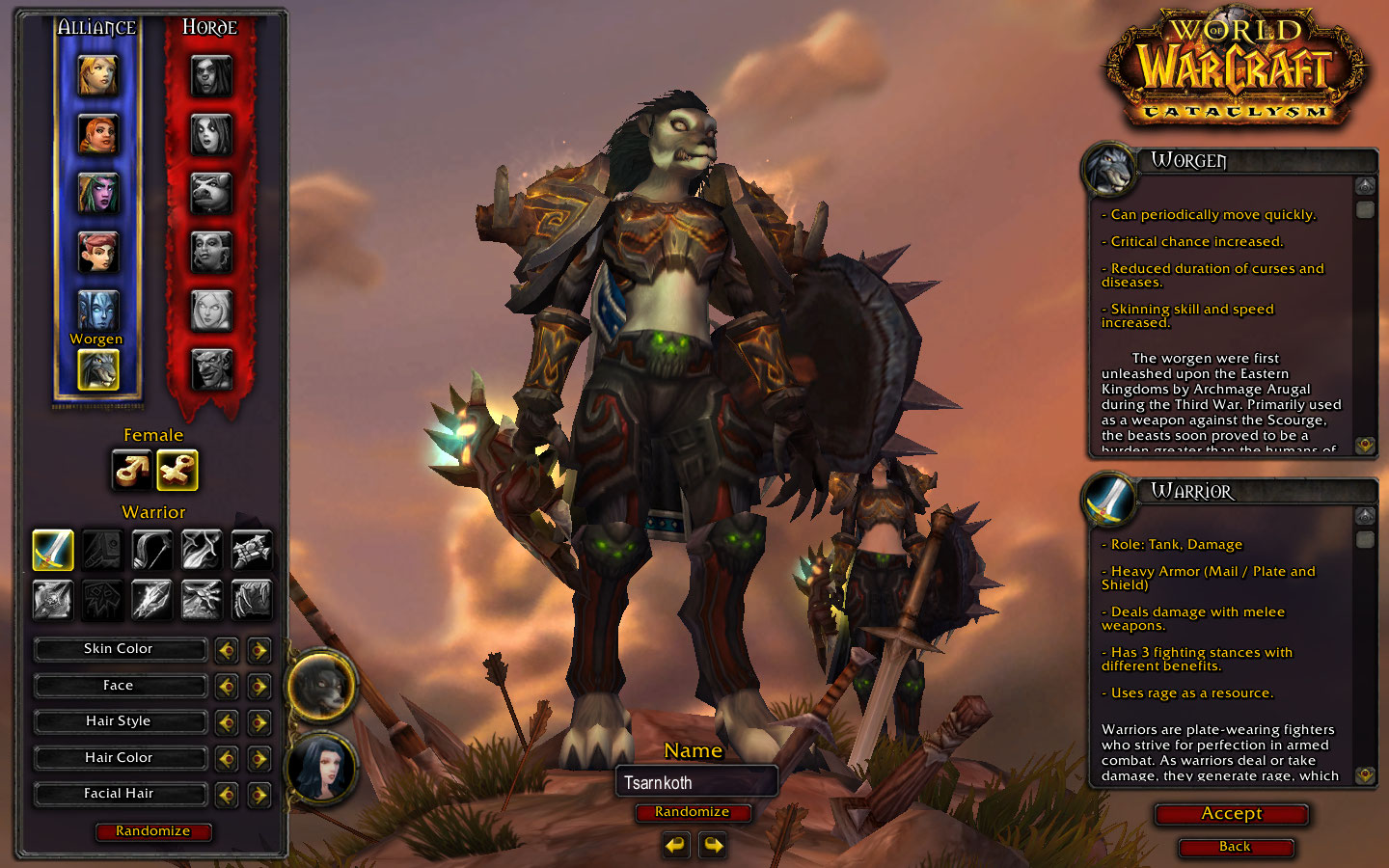Go to the next Facial Hair option

[x=259, y=795]
